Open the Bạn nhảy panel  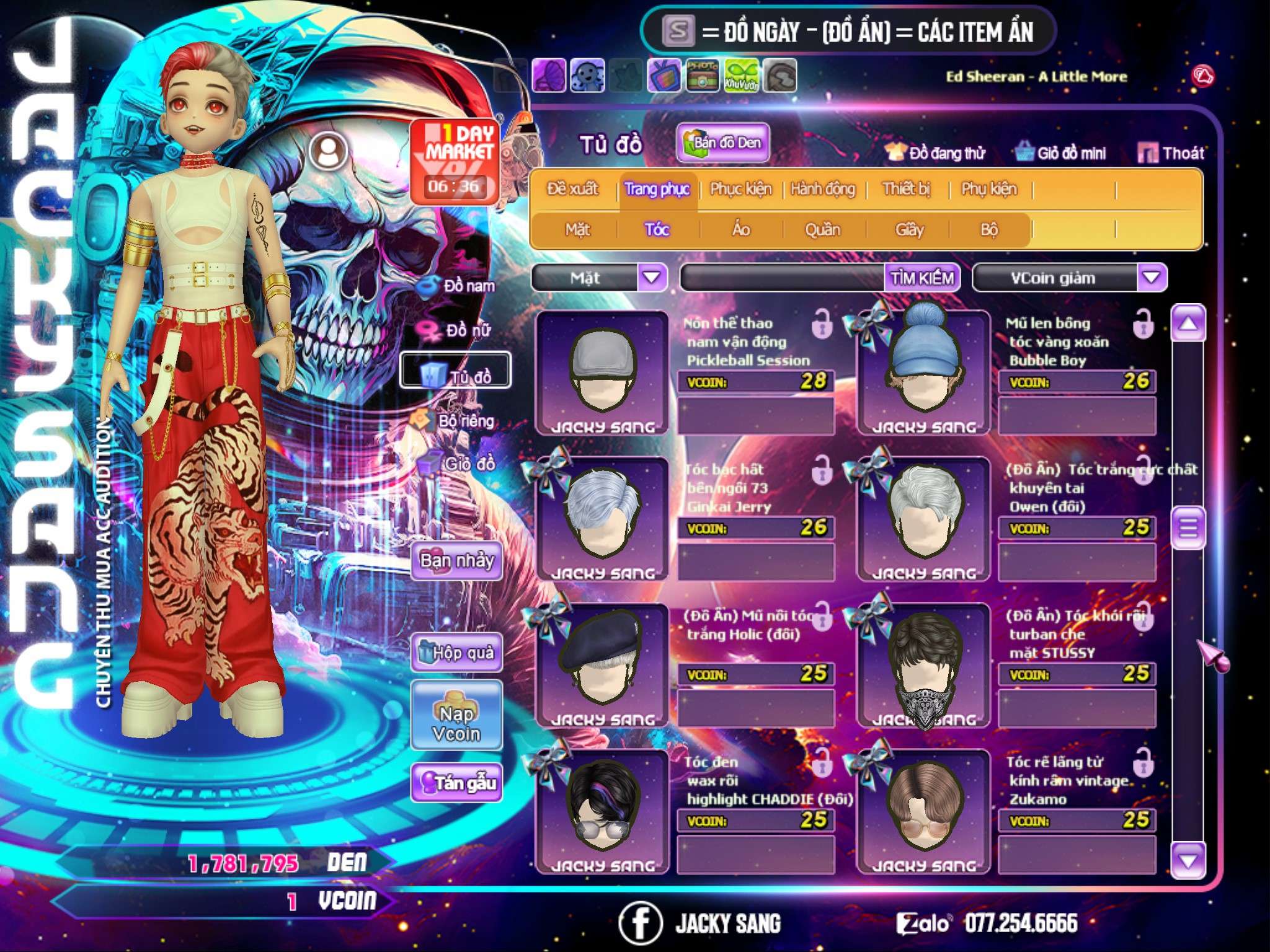click(456, 562)
